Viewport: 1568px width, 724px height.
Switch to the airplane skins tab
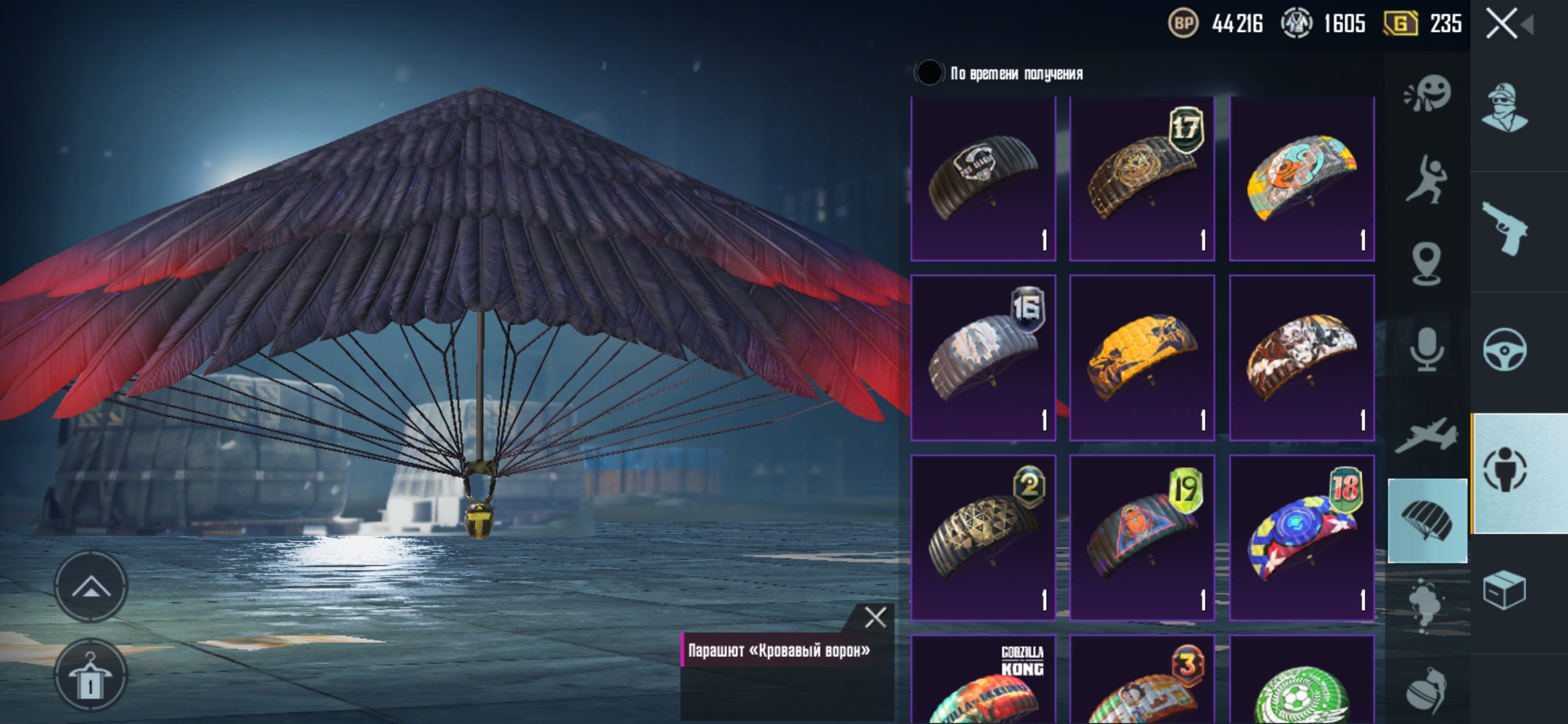click(x=1427, y=436)
